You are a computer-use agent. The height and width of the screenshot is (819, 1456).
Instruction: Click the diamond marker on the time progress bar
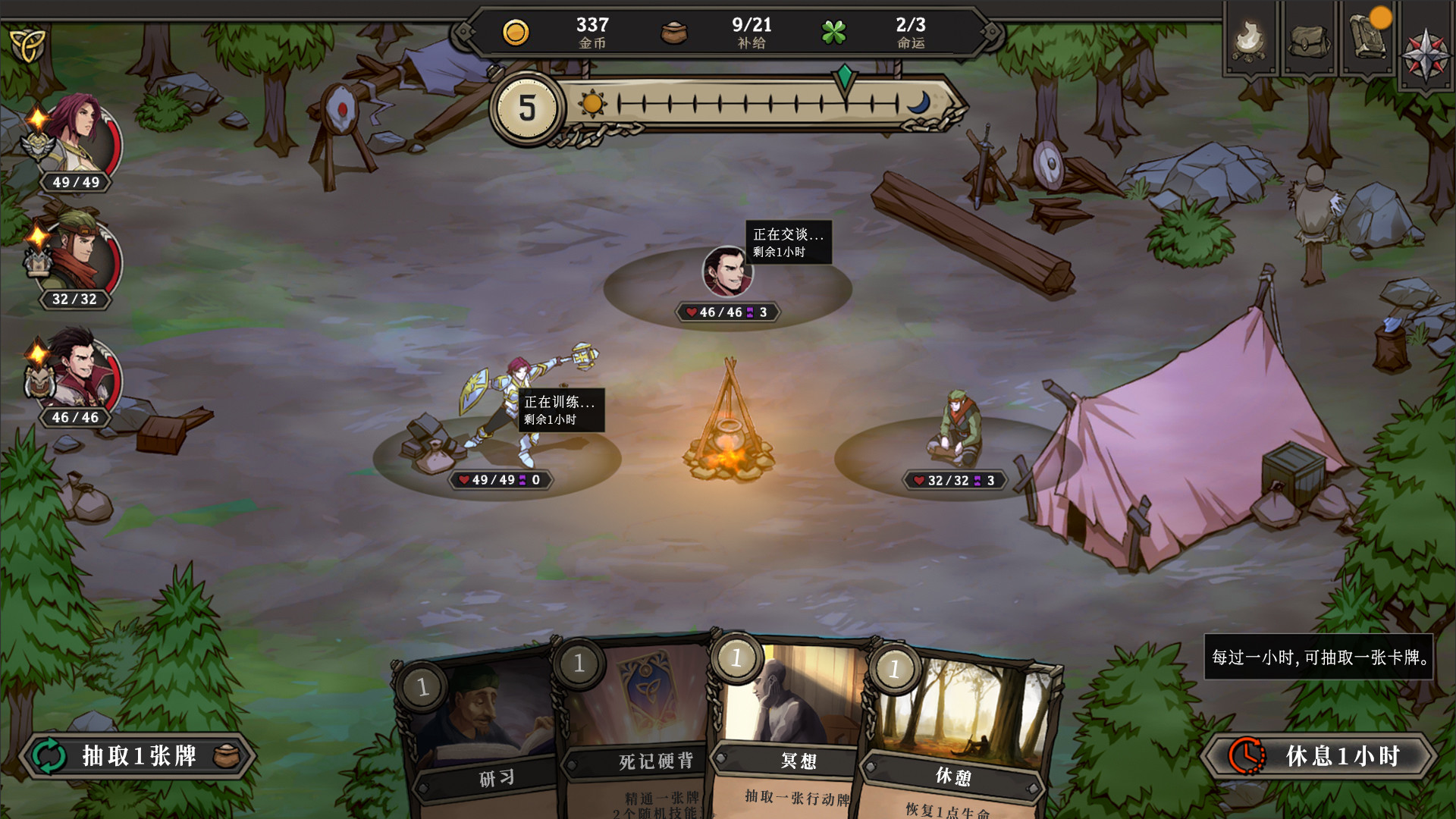[844, 76]
